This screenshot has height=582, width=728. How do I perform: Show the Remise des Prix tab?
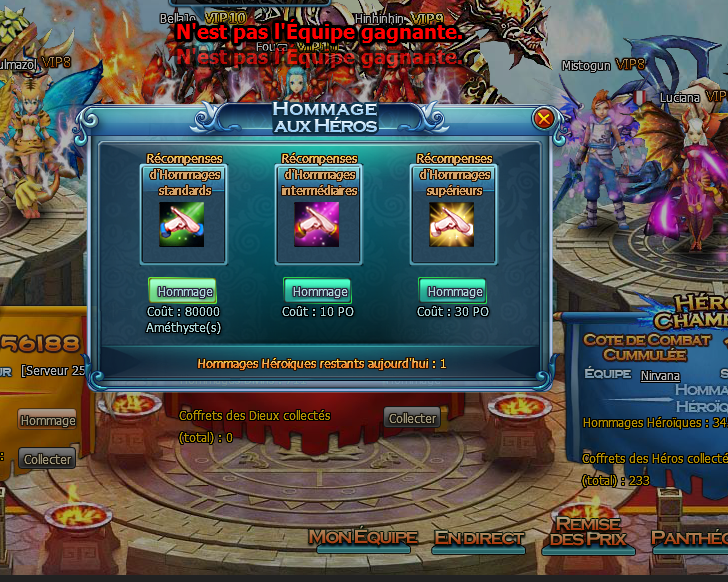[x=588, y=533]
